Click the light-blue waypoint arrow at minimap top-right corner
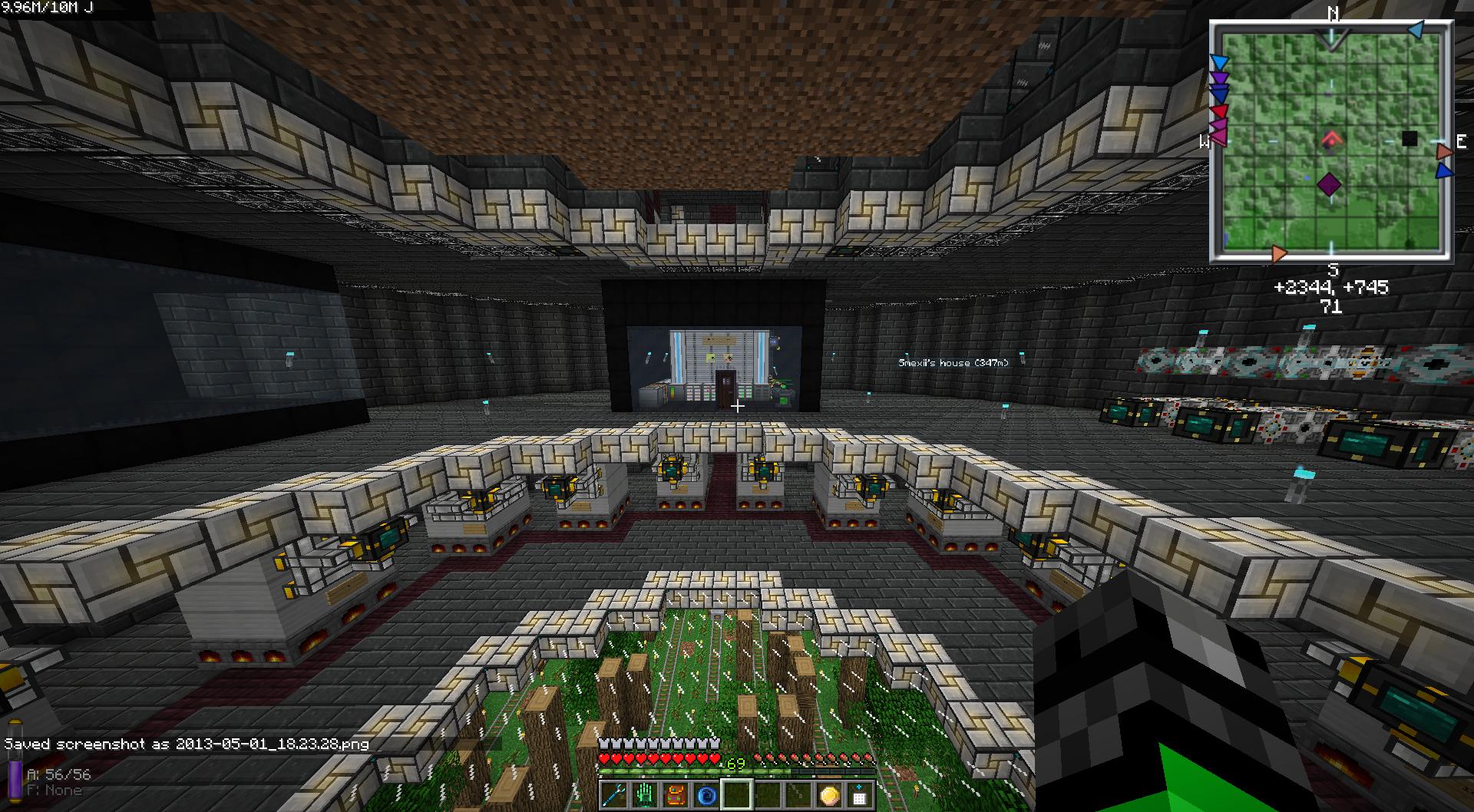This screenshot has height=812, width=1474. click(1416, 31)
